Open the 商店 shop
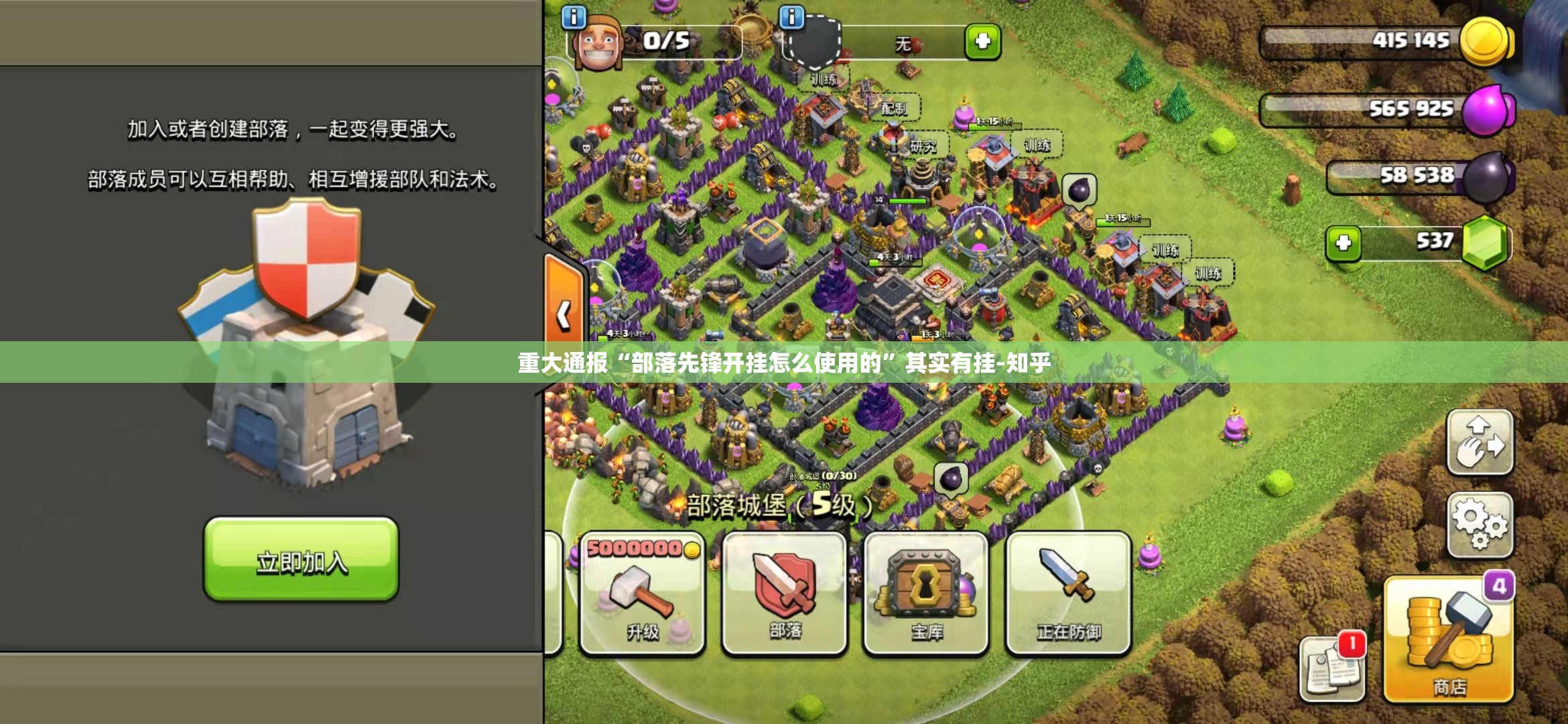This screenshot has height=724, width=1568. coord(1449,640)
